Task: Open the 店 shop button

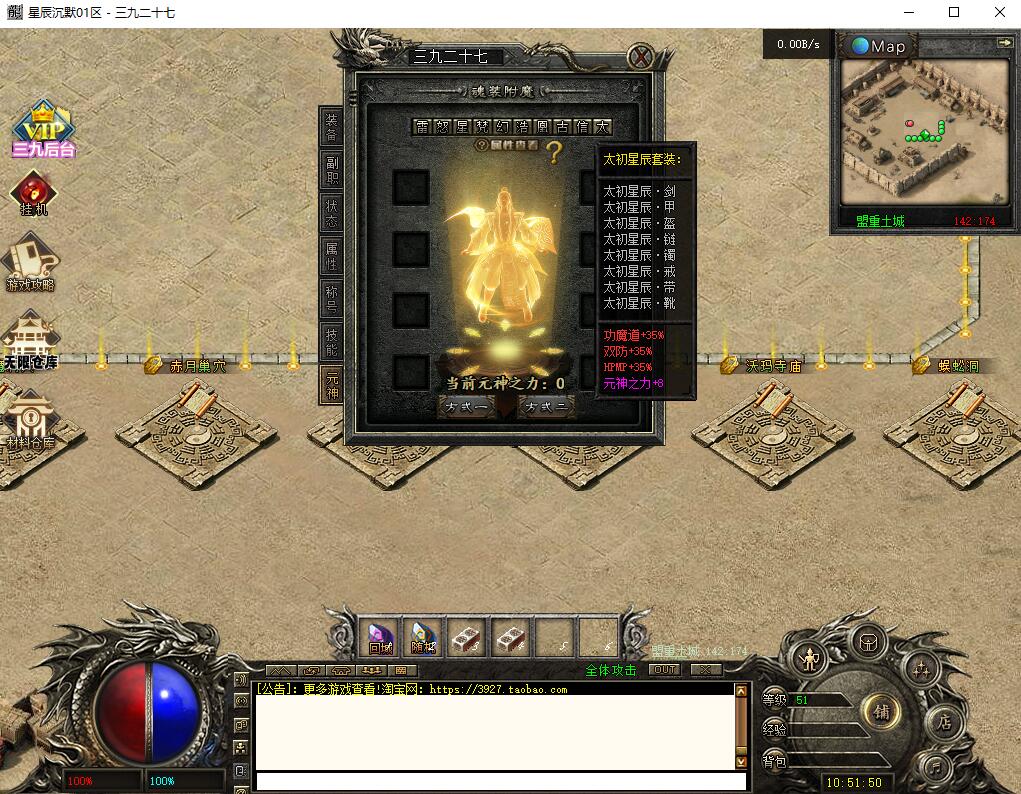Action: tap(942, 722)
